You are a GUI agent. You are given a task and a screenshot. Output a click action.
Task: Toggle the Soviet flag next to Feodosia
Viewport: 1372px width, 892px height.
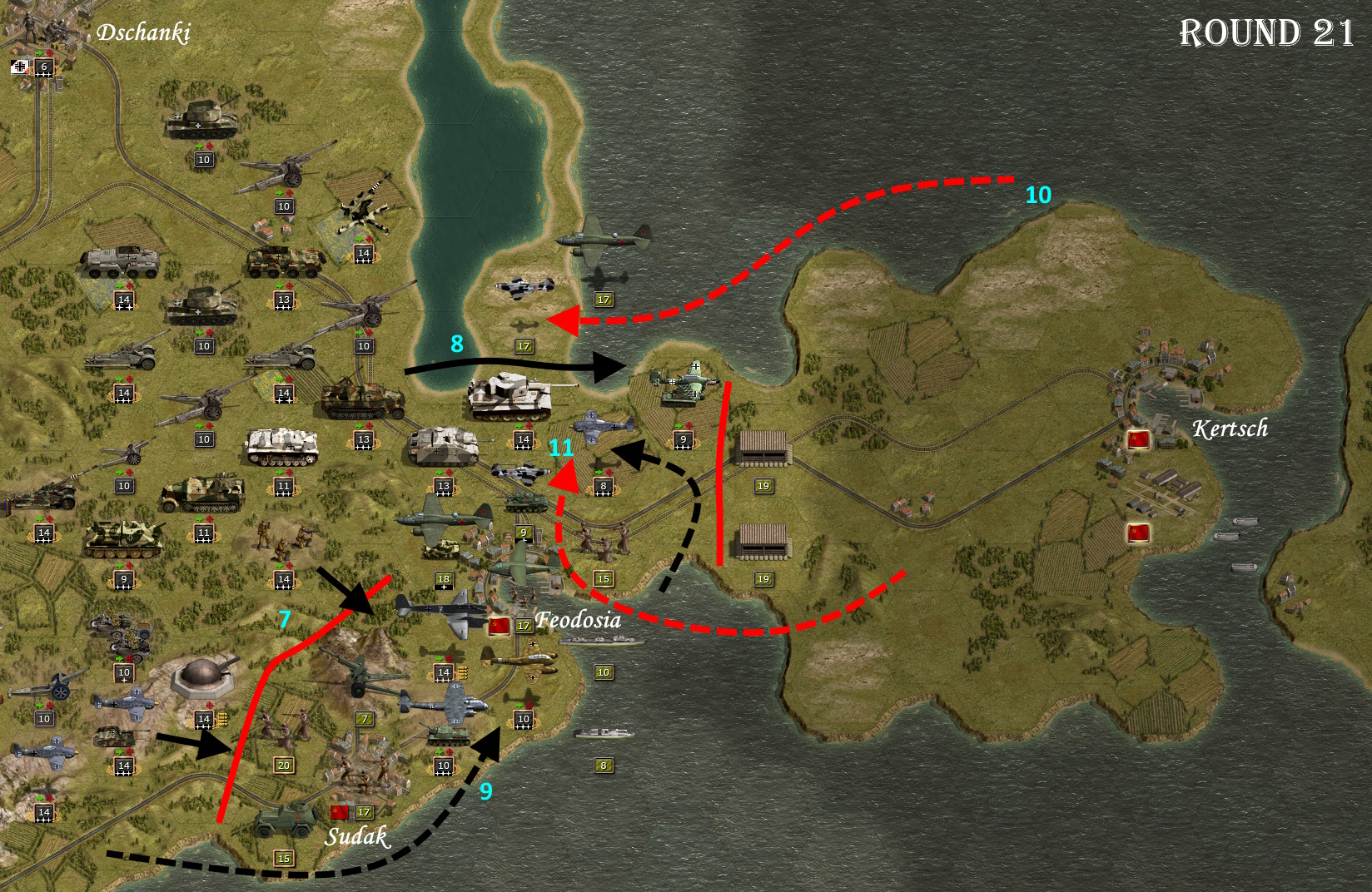pos(500,626)
